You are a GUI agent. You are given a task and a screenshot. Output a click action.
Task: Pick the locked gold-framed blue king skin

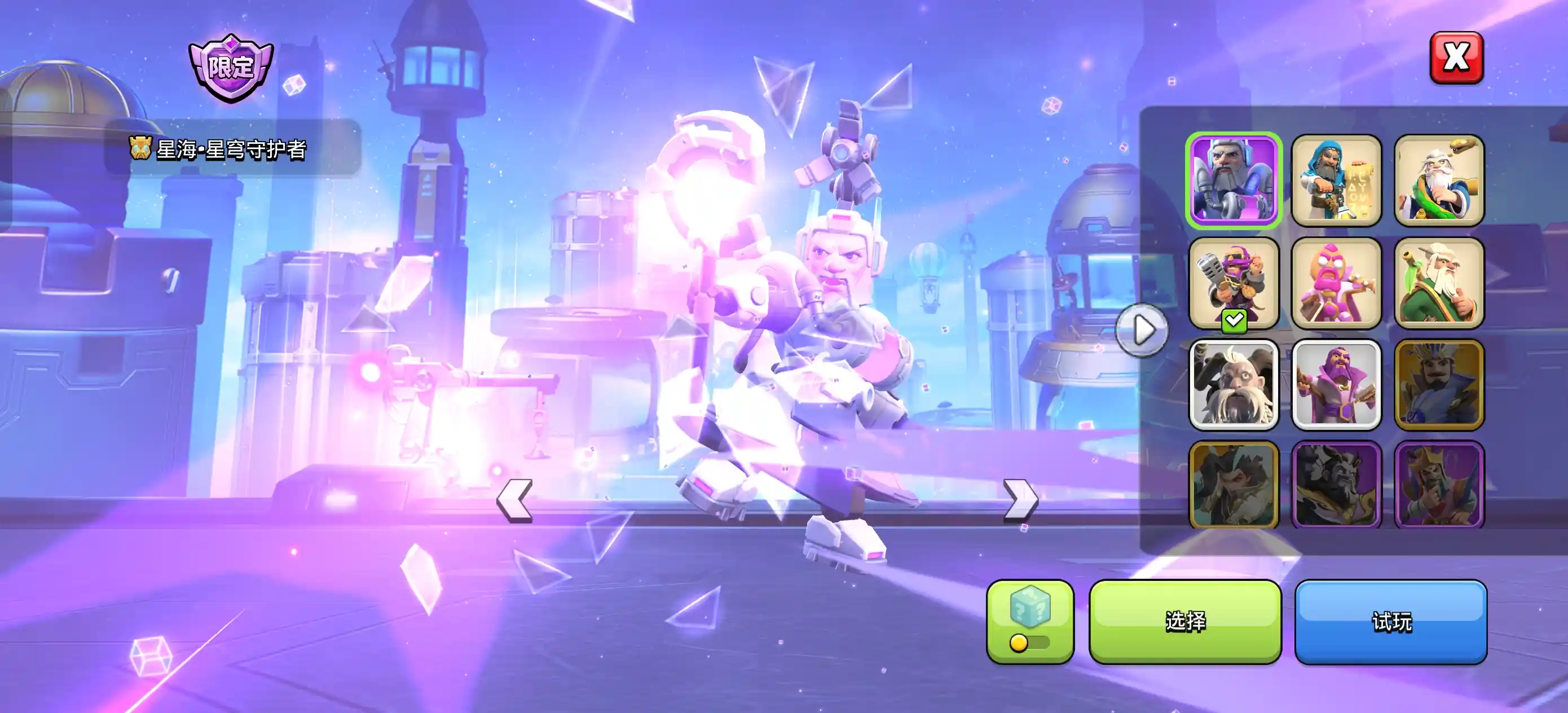(x=1439, y=385)
